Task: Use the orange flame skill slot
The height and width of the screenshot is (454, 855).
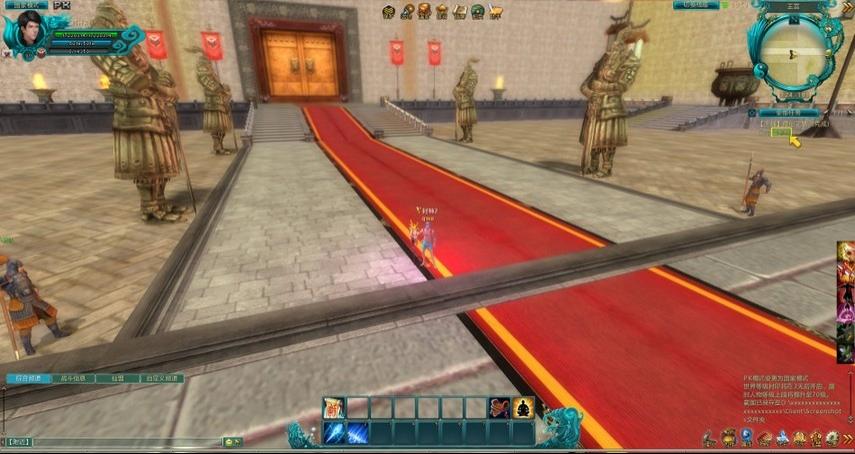Action: pyautogui.click(x=499, y=407)
